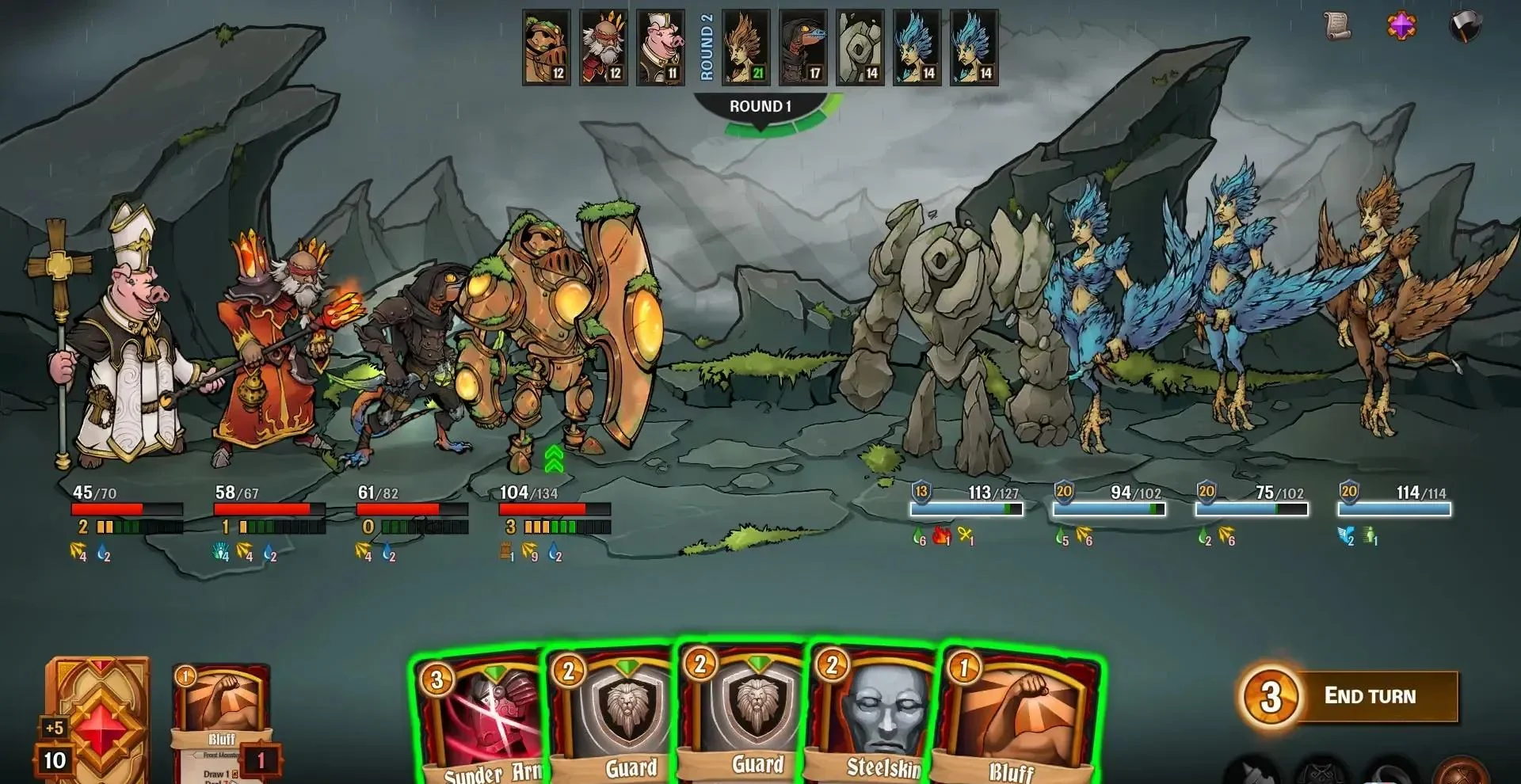This screenshot has height=784, width=1521.
Task: Select the hooded lizard turn-order portrait
Action: click(x=803, y=48)
